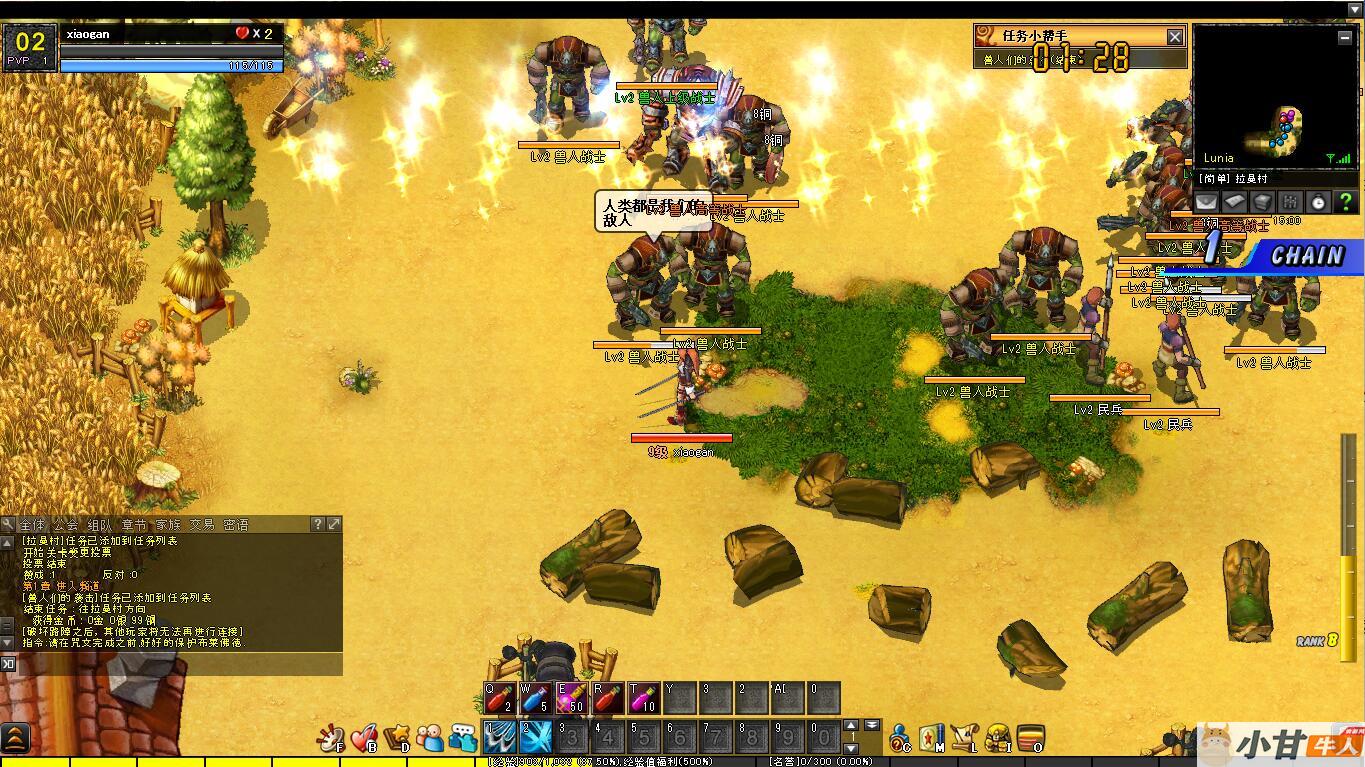Switch chat to the 全体 tab
Screen dimensions: 1365x767
tap(32, 524)
